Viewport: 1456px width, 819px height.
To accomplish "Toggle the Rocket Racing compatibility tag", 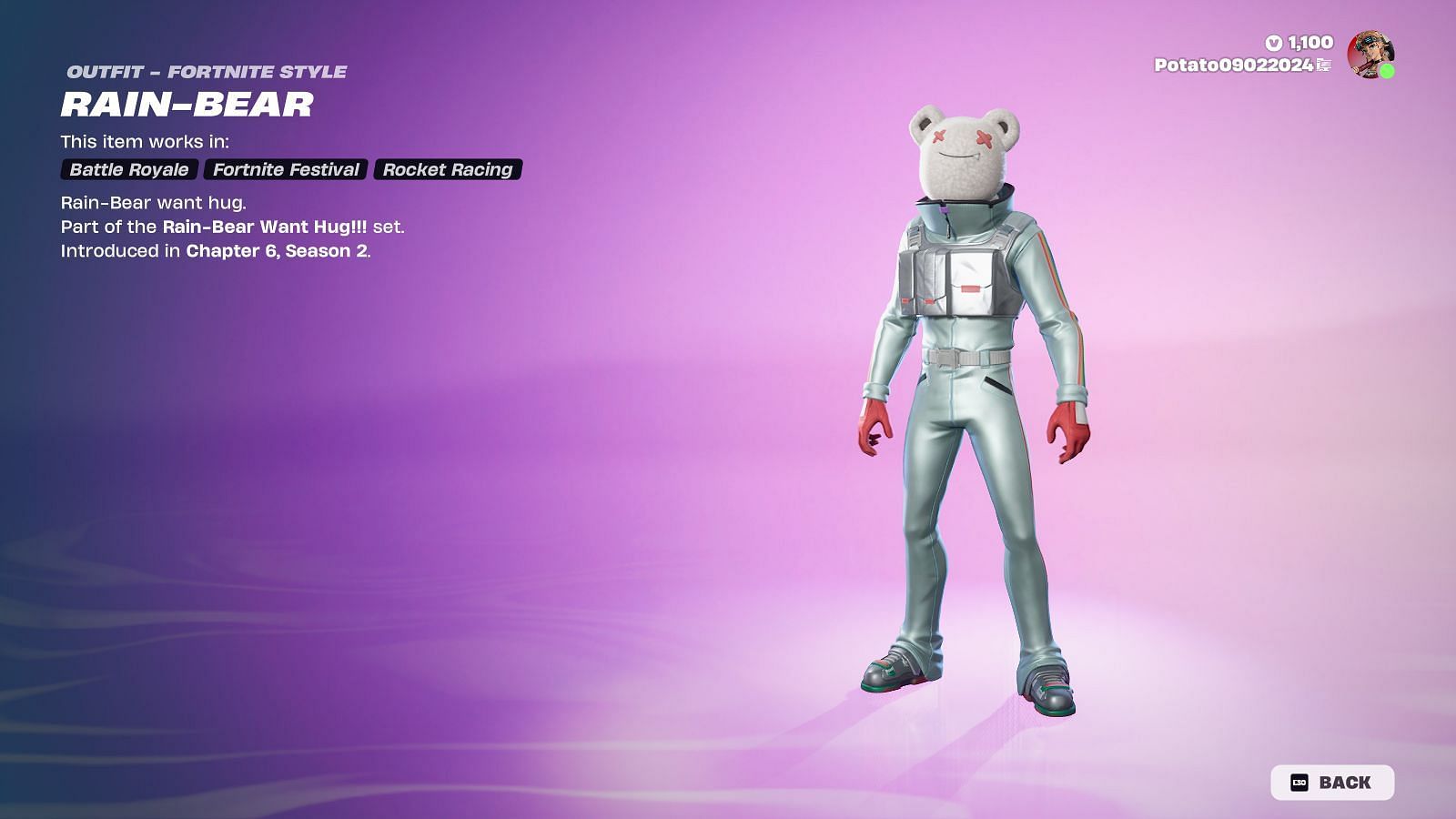I will (447, 168).
